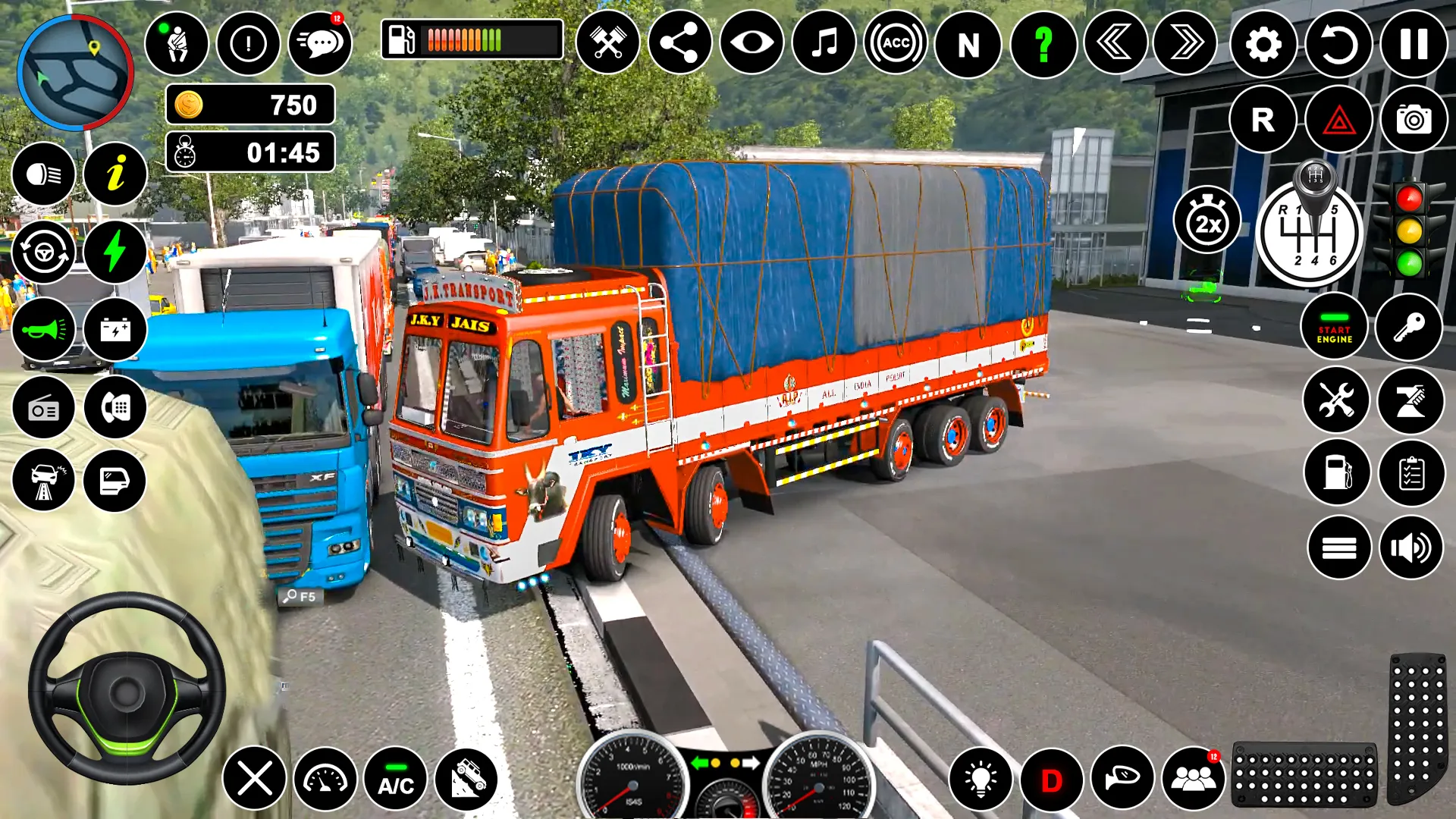Open the gear settings menu
The height and width of the screenshot is (819, 1456).
[1263, 45]
